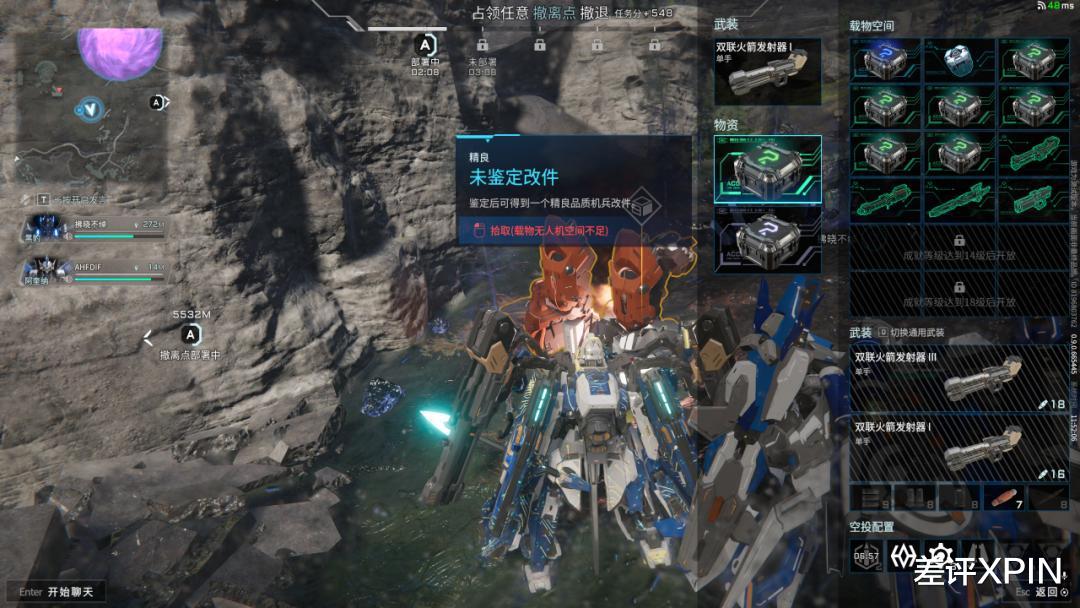Select the blue-glow crate in 载物空间
1080x608 pixels.
tap(884, 60)
